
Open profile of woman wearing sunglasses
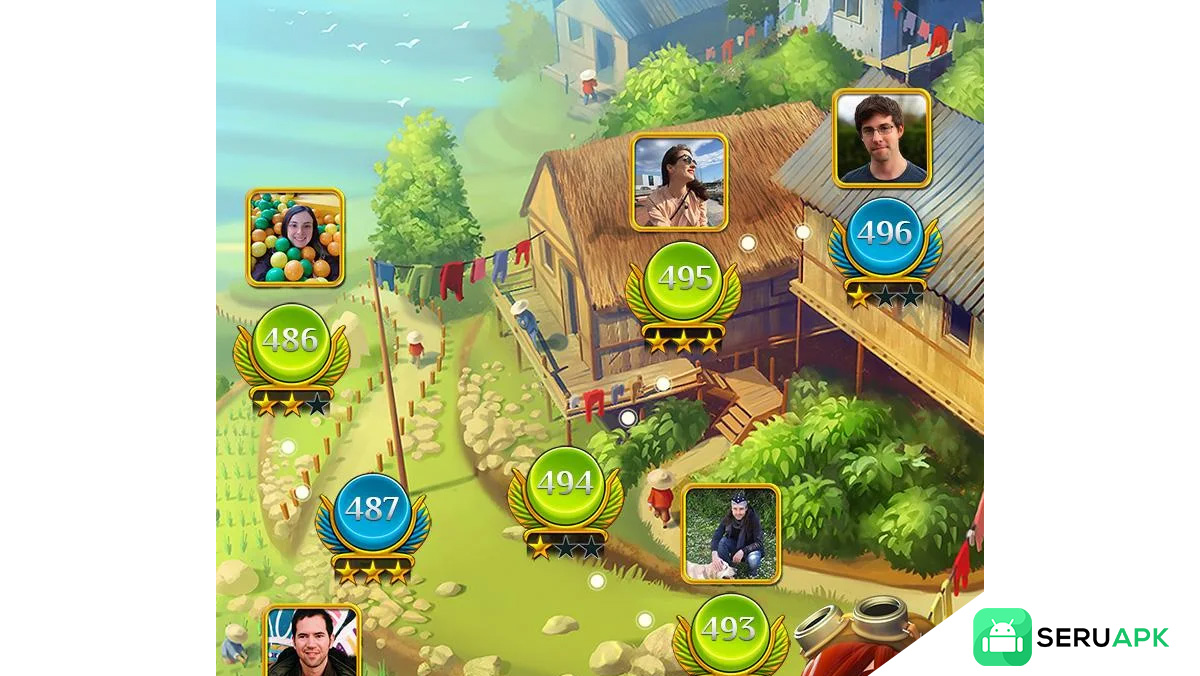(x=680, y=182)
